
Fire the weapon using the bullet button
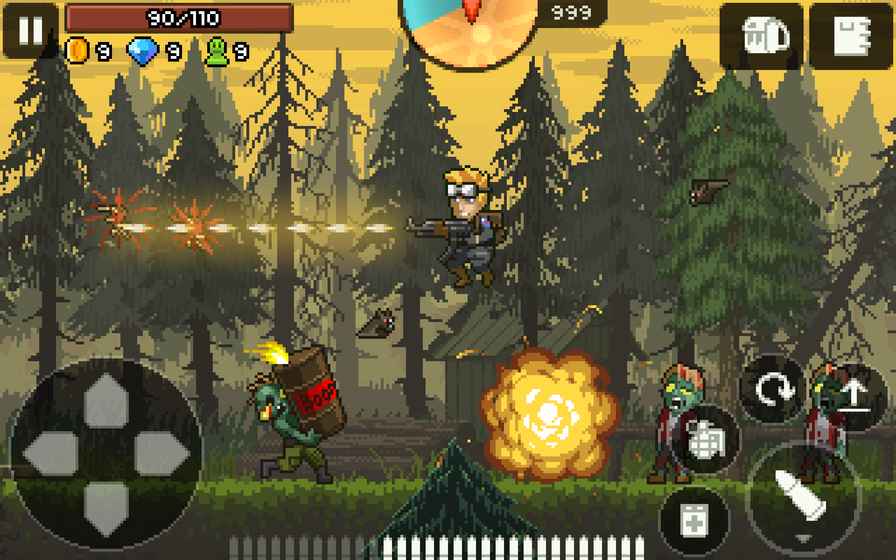point(804,498)
